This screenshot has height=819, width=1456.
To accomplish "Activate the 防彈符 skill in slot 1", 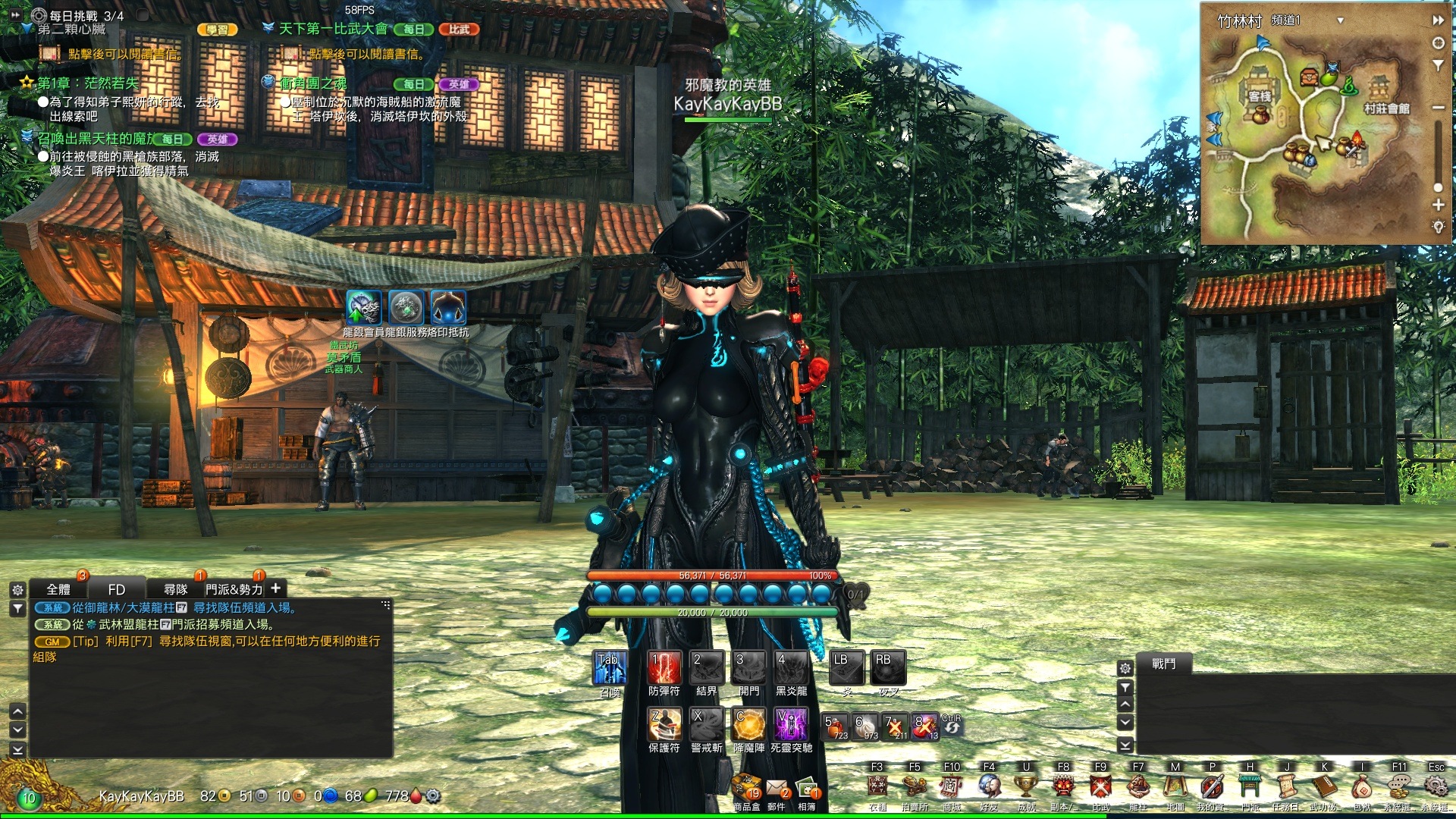I will [x=664, y=667].
